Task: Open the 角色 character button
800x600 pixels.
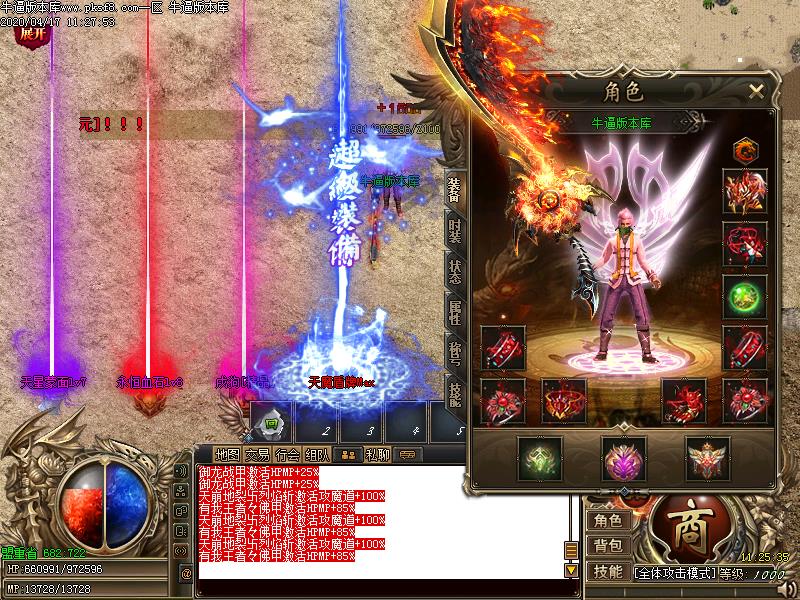Action: click(x=608, y=520)
